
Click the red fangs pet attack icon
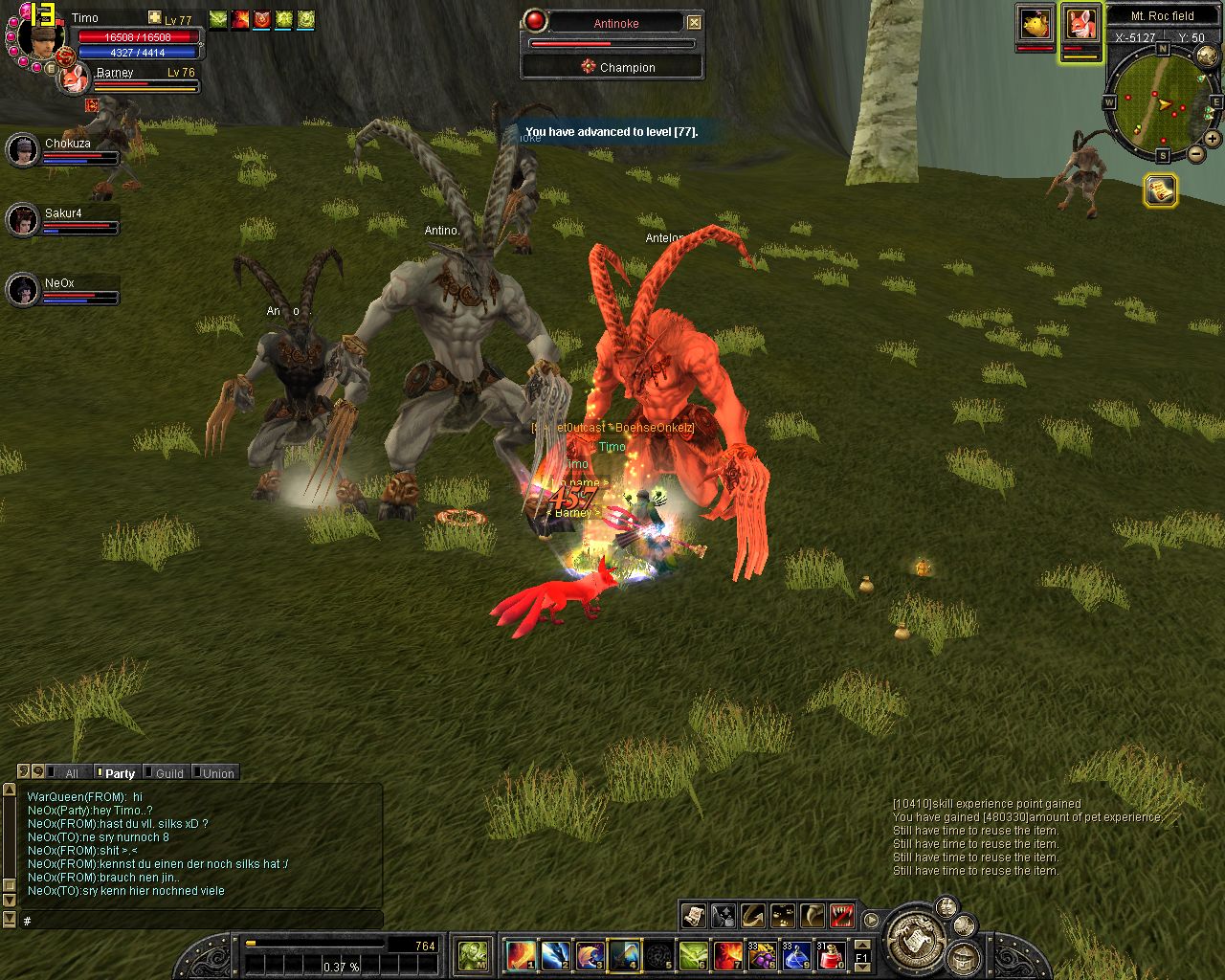tap(842, 916)
